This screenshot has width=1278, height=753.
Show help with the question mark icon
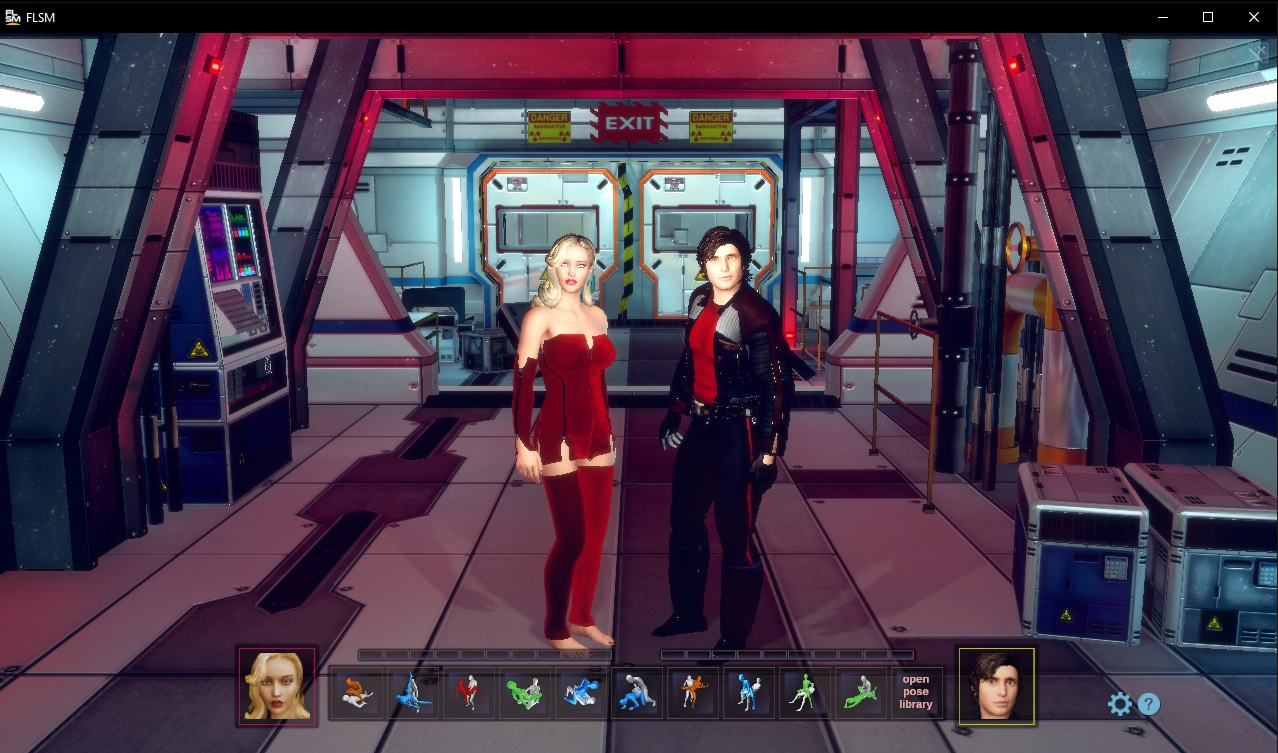click(1149, 704)
